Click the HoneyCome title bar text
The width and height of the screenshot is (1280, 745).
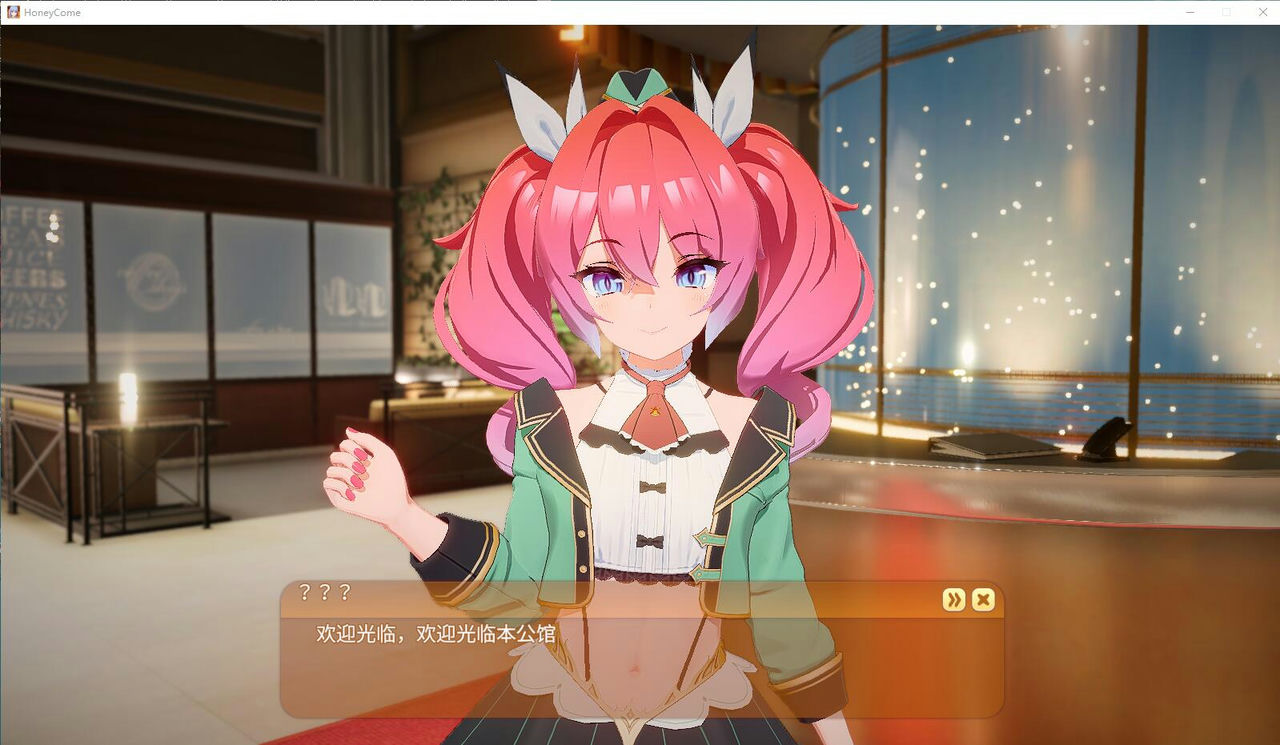(51, 12)
